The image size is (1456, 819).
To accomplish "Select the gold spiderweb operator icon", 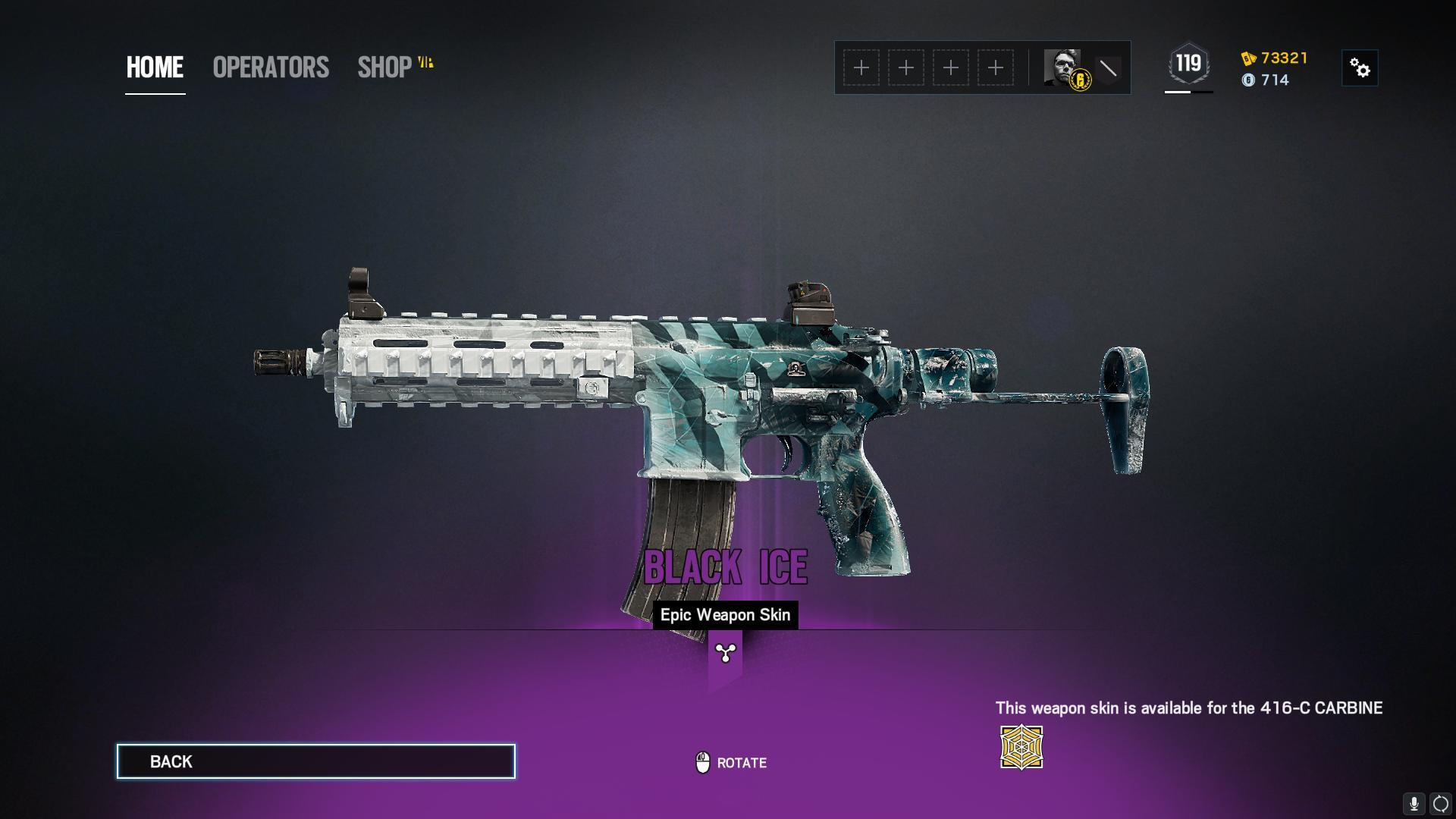I will pyautogui.click(x=1021, y=748).
